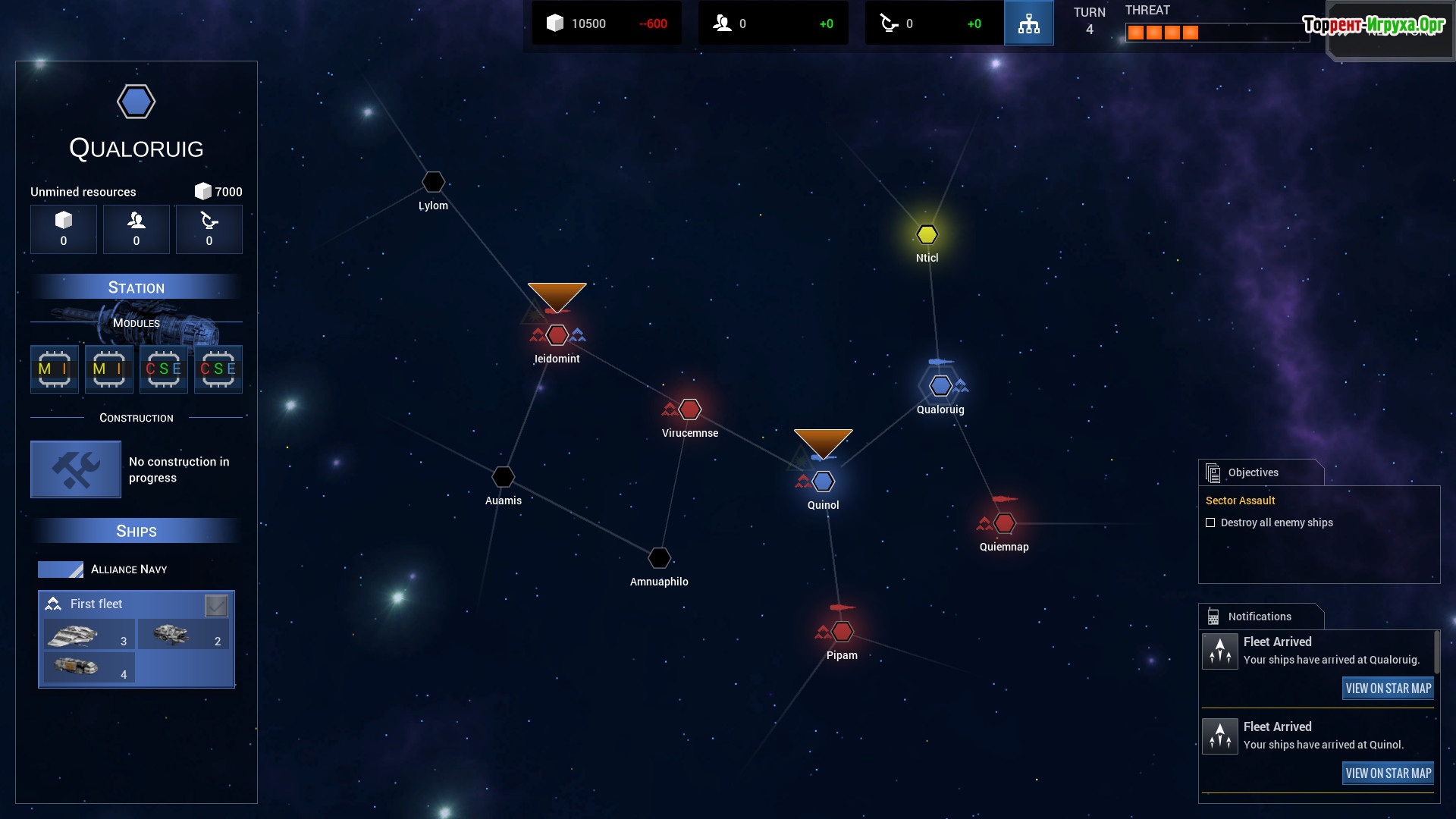Select the Quiemnap system node
Image resolution: width=1456 pixels, height=819 pixels.
1005,522
